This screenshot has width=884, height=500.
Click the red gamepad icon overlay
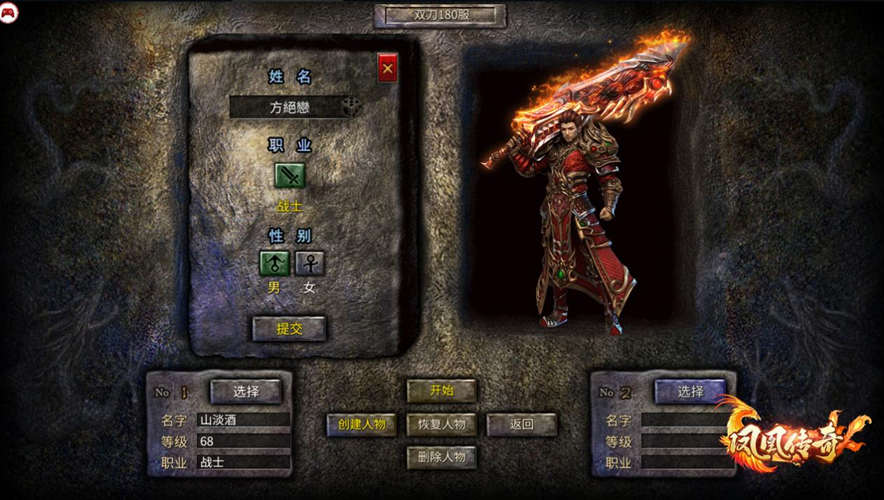pos(9,12)
